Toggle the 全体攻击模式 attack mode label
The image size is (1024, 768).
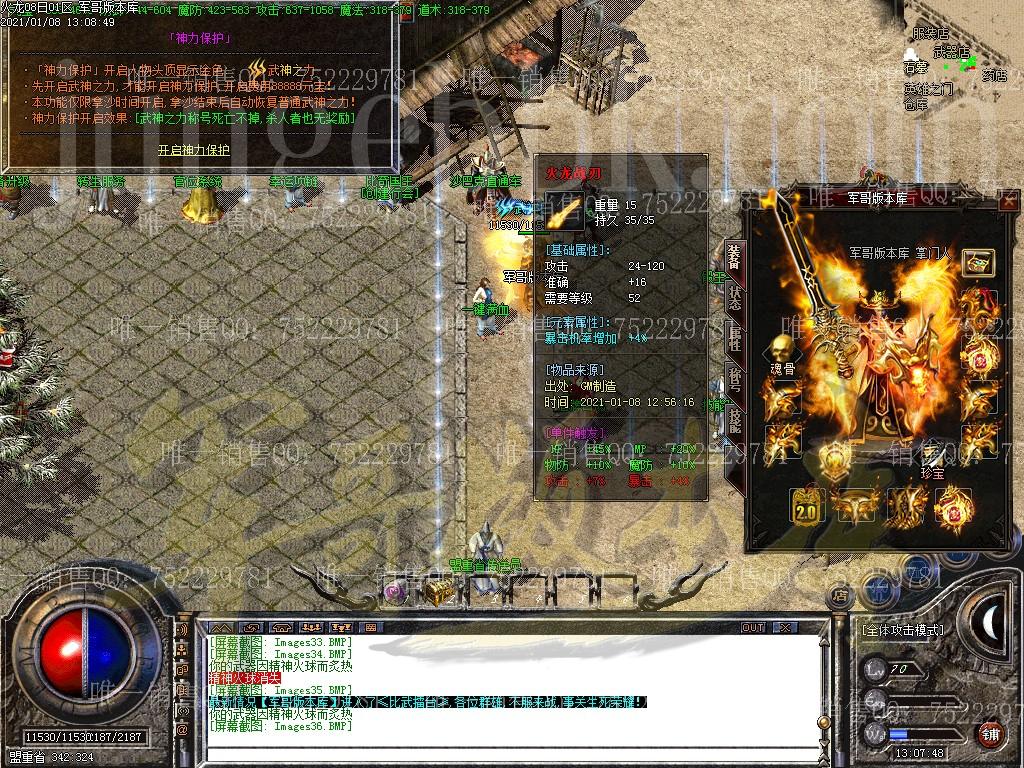pyautogui.click(x=902, y=631)
